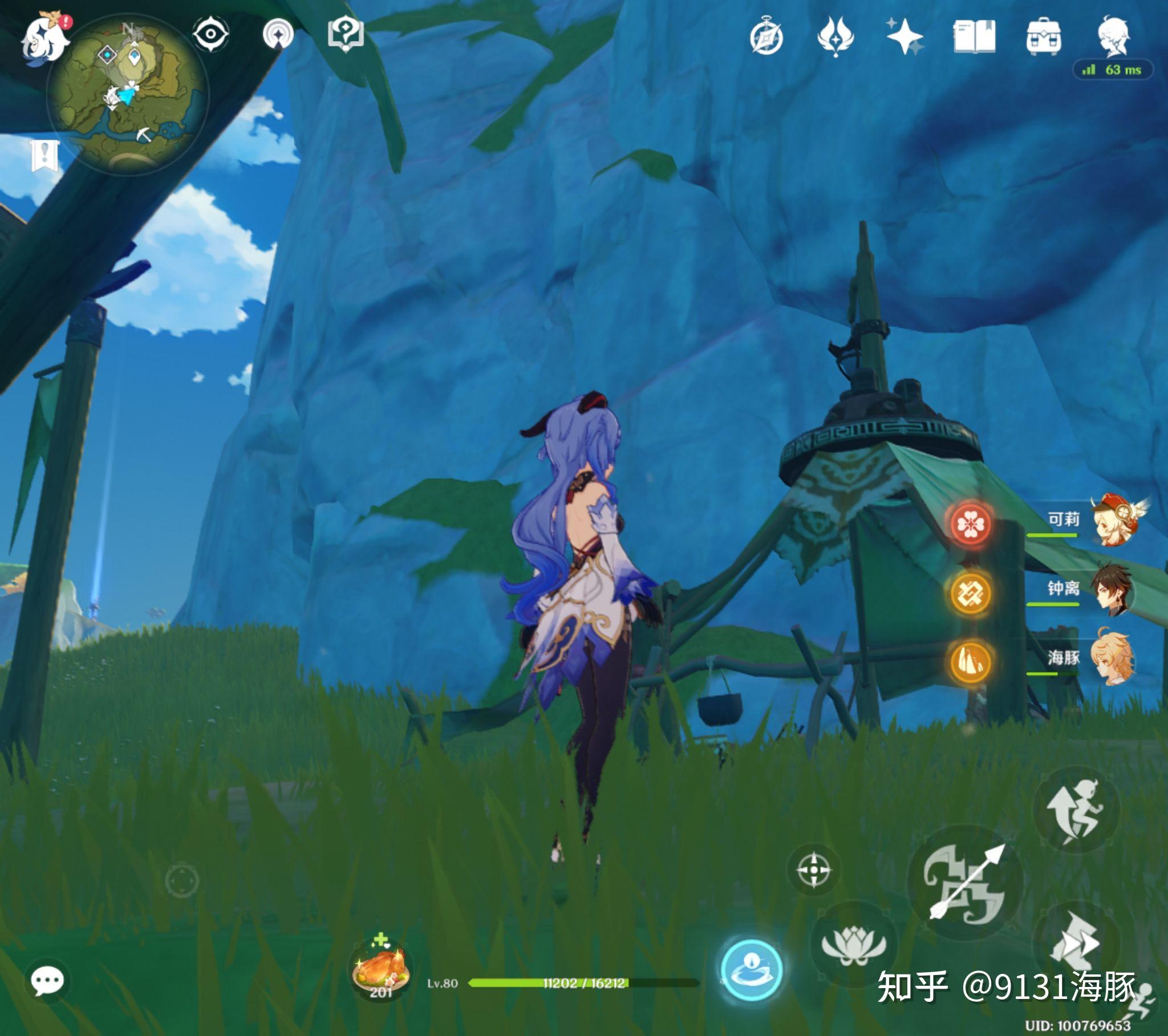Switch to party member 海豚
Screen dimensions: 1168x1036
(1112, 659)
